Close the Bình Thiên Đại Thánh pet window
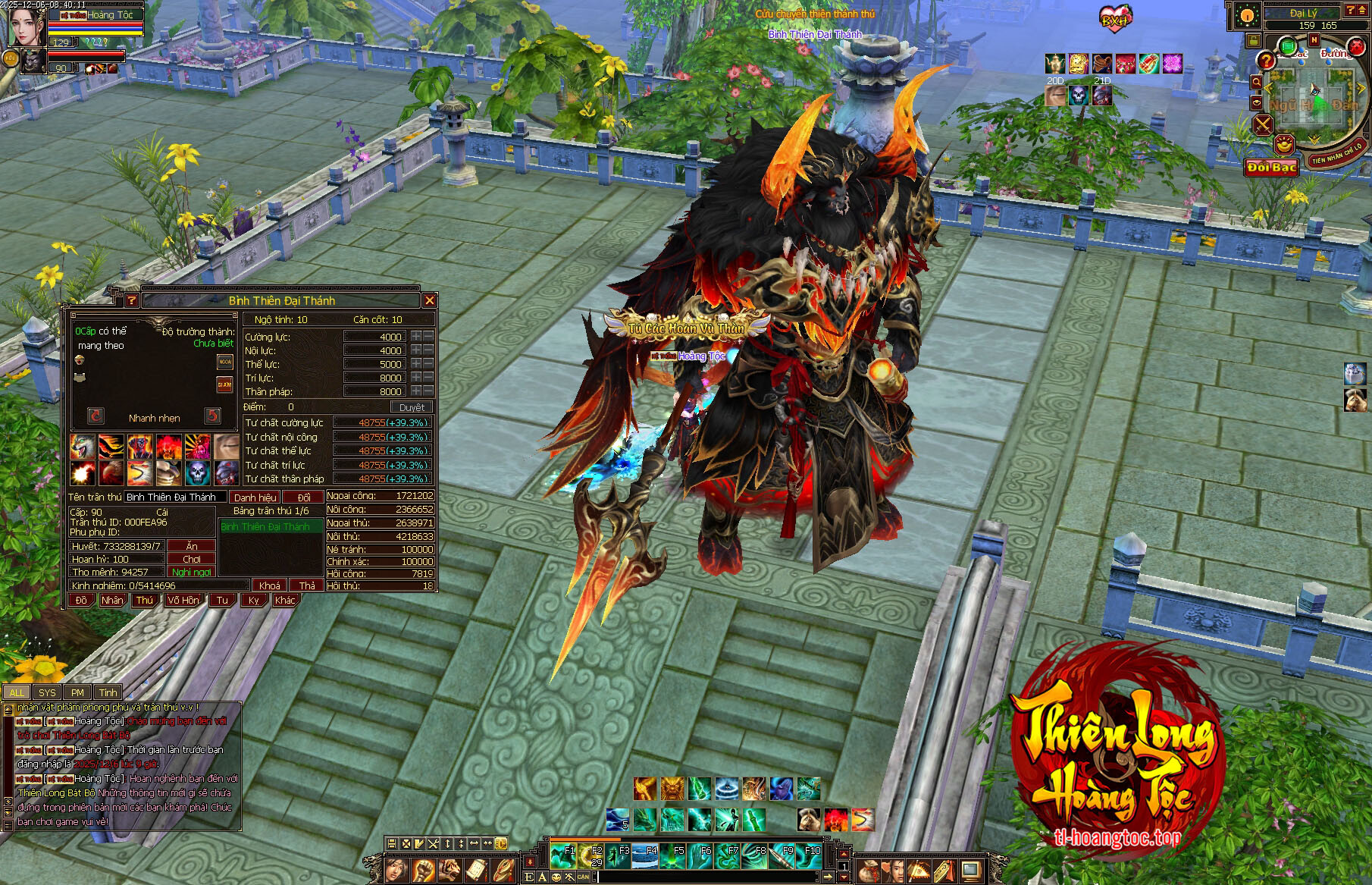Screen dimensions: 1372x885 [x=429, y=300]
